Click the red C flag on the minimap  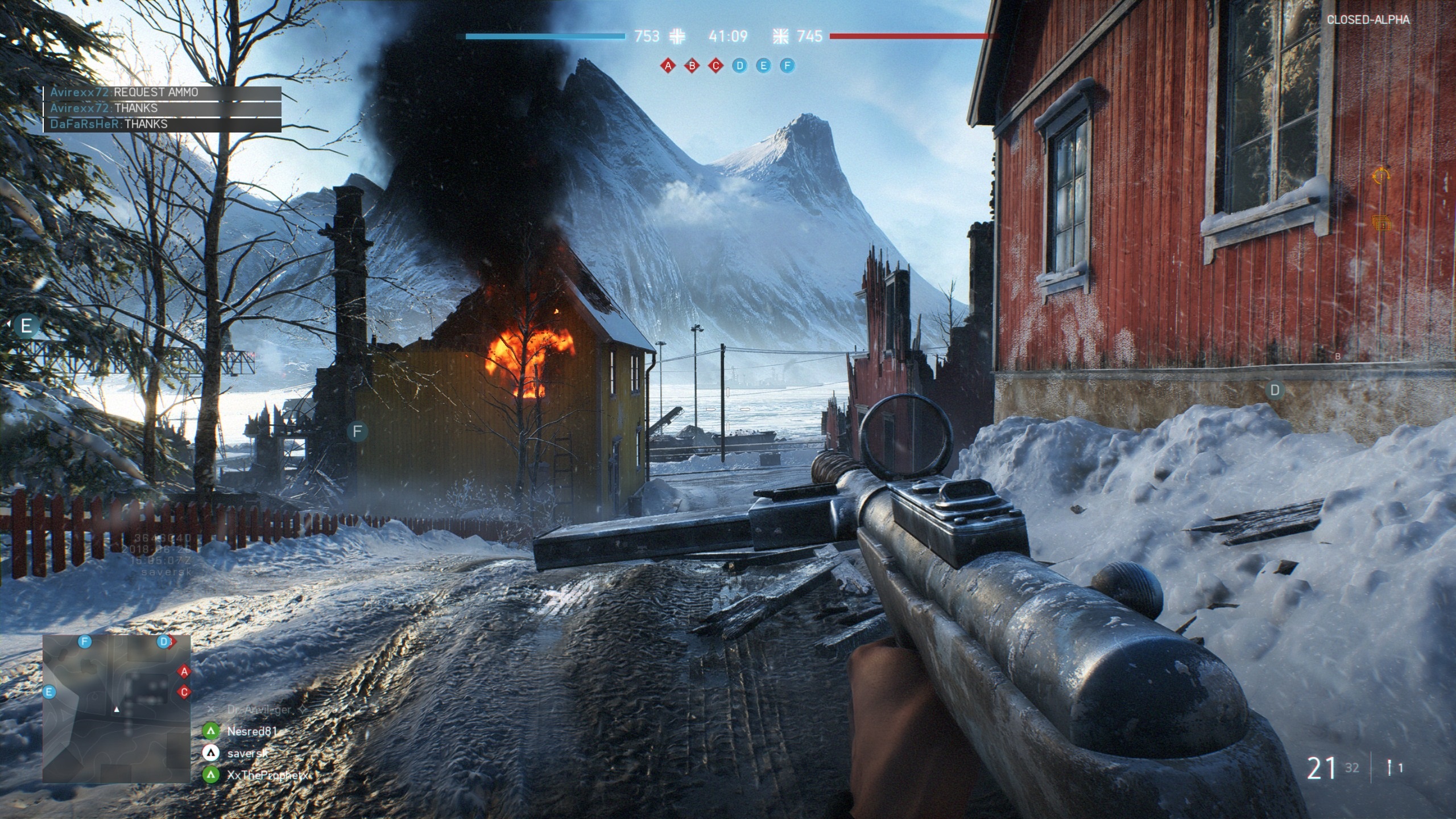[x=184, y=692]
